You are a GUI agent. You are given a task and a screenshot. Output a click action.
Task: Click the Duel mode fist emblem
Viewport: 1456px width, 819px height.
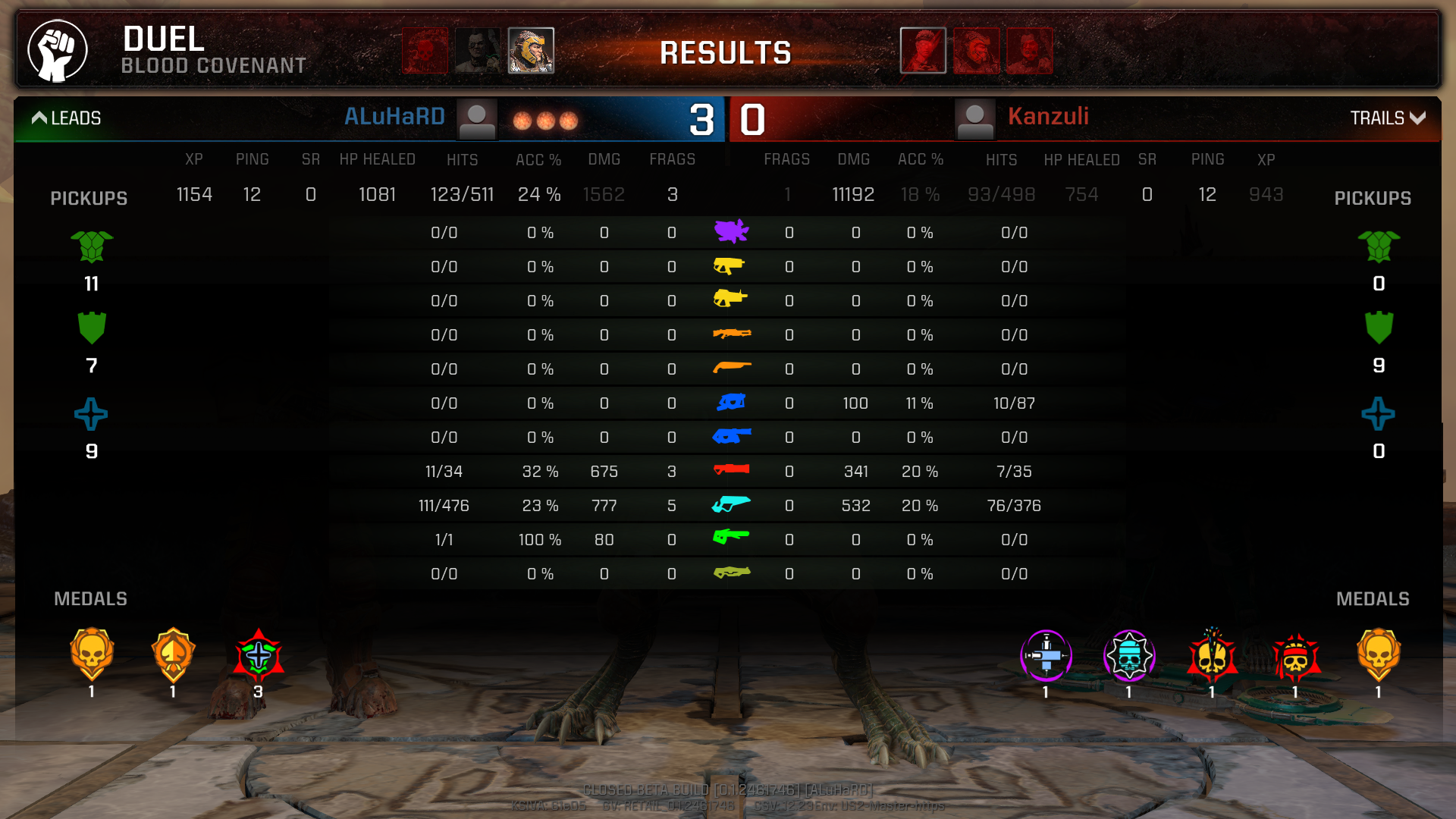tap(58, 51)
